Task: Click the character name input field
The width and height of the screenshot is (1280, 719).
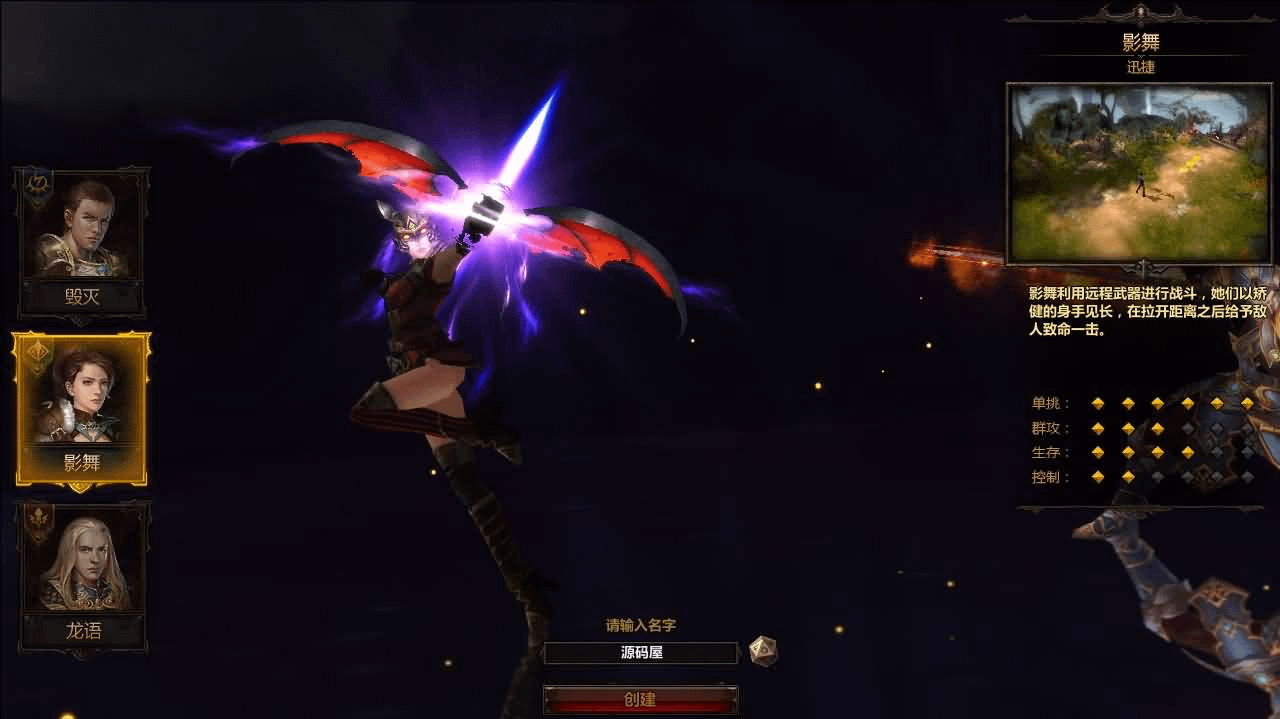Action: coord(640,653)
